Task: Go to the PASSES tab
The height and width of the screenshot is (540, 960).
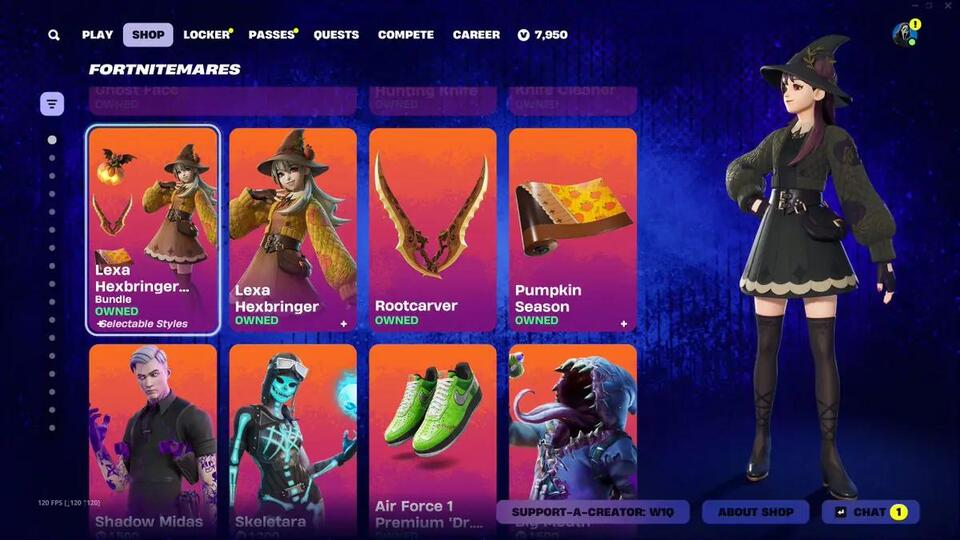Action: [x=271, y=35]
